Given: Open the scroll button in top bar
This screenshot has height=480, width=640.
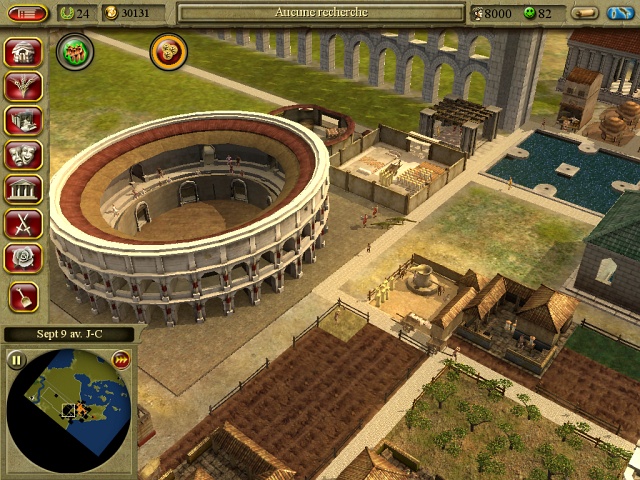Looking at the screenshot, I should (586, 13).
